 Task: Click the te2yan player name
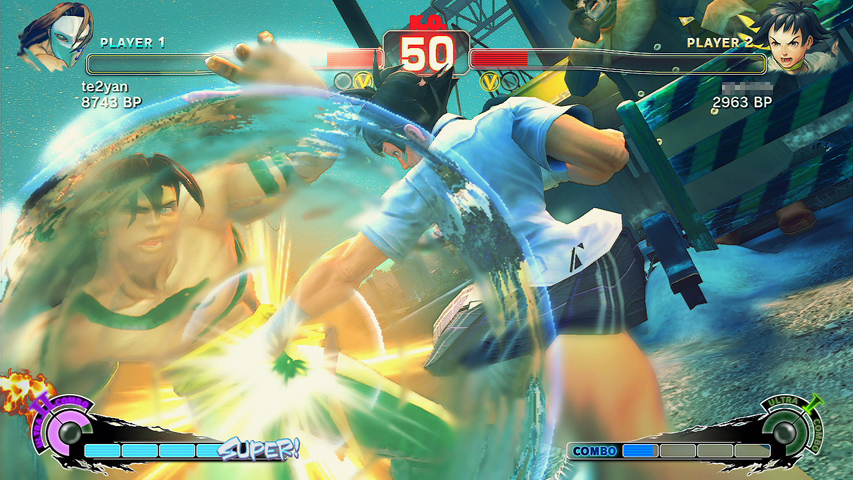click(104, 87)
